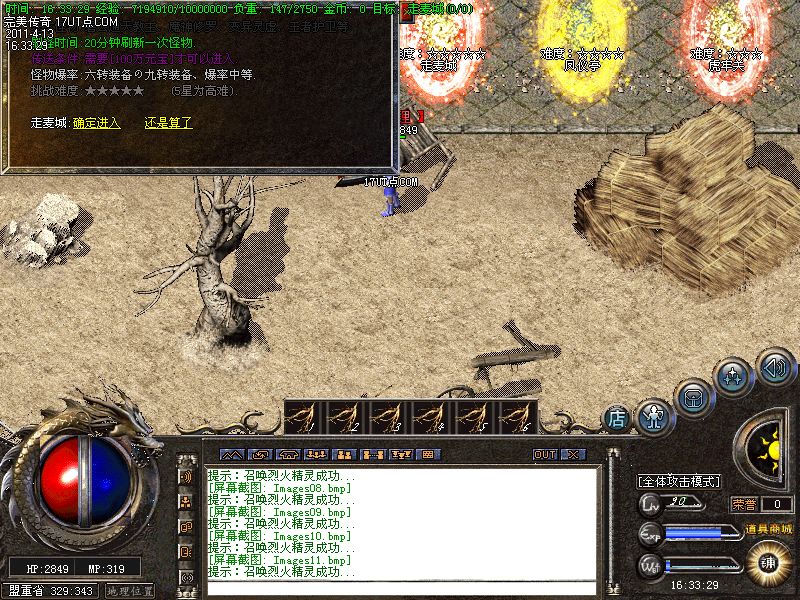The width and height of the screenshot is (800, 600).
Task: Use hotbar skill slot number 3
Action: pyautogui.click(x=389, y=416)
